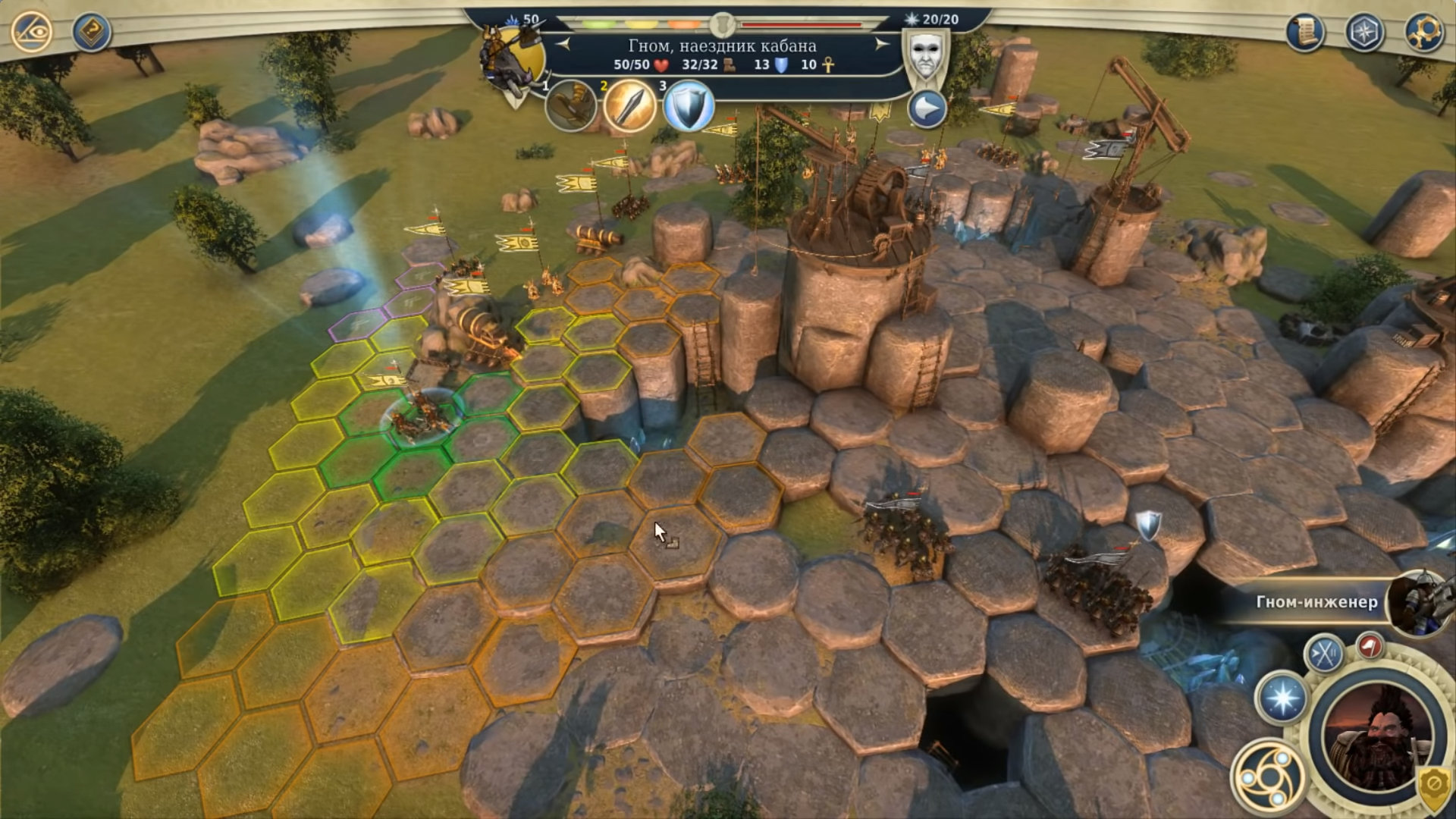Switch to the previous unit arrow
Screen dimensions: 1456x819
pos(563,45)
